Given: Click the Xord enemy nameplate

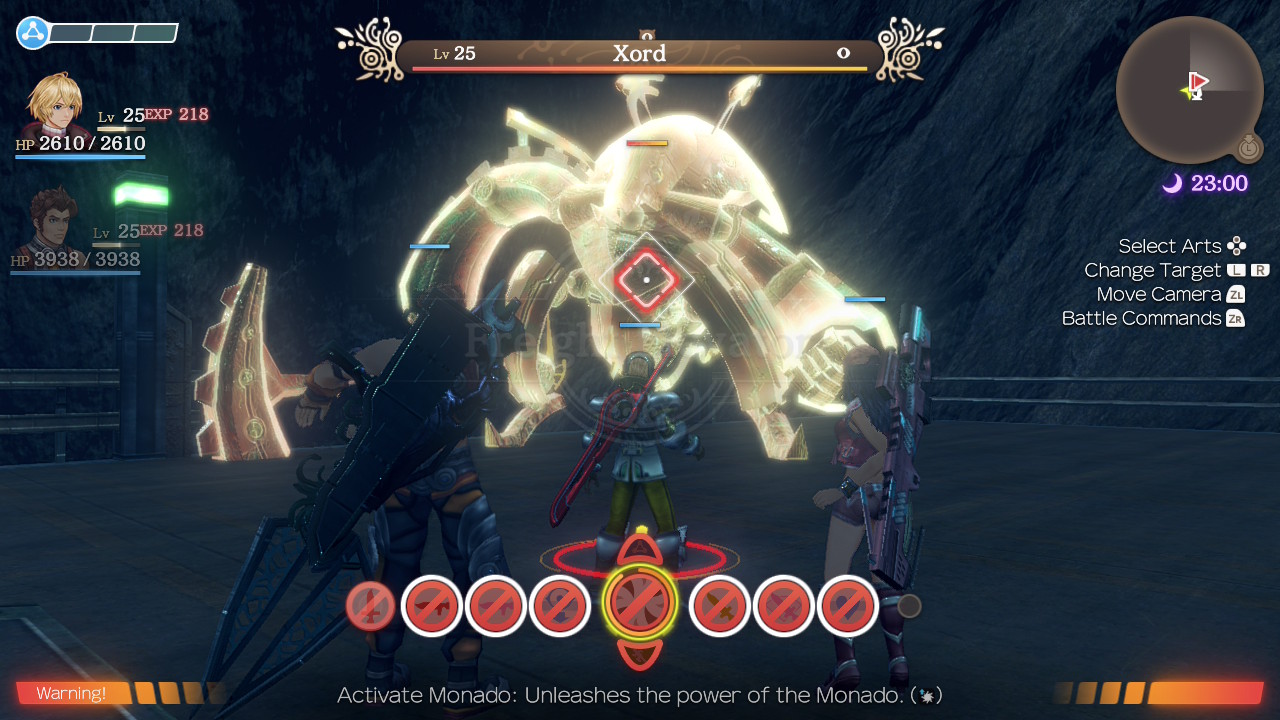Looking at the screenshot, I should point(640,54).
